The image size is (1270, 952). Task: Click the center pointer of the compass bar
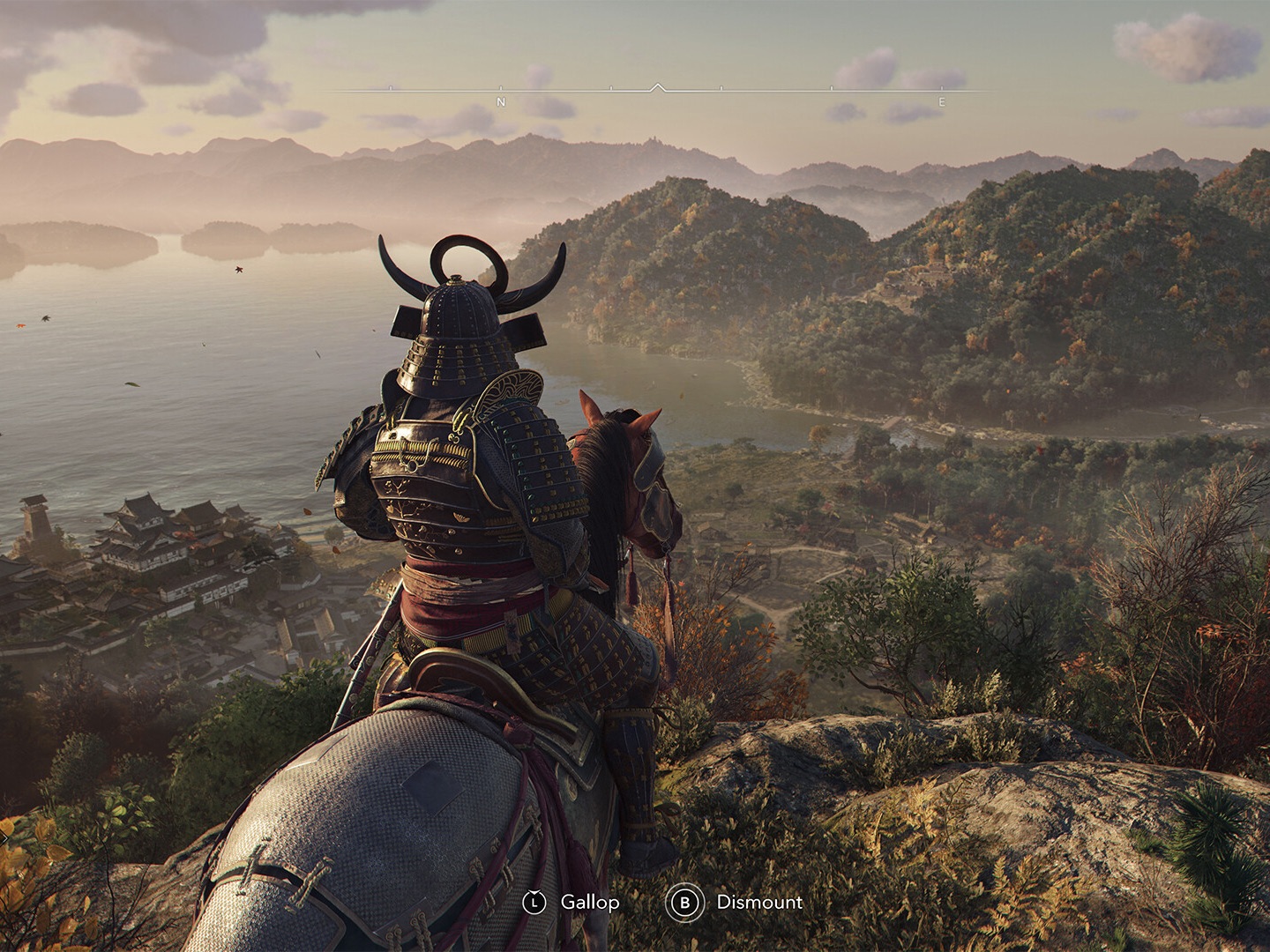pyautogui.click(x=657, y=87)
